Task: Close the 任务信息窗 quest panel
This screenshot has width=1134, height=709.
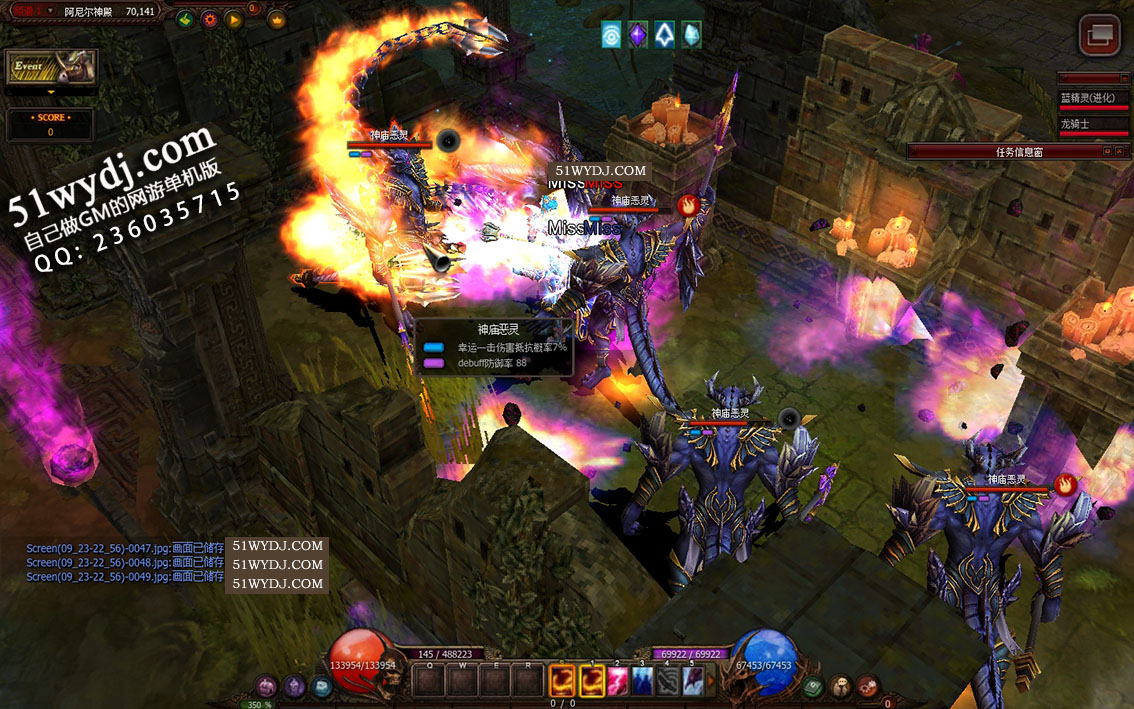Action: (x=1119, y=151)
